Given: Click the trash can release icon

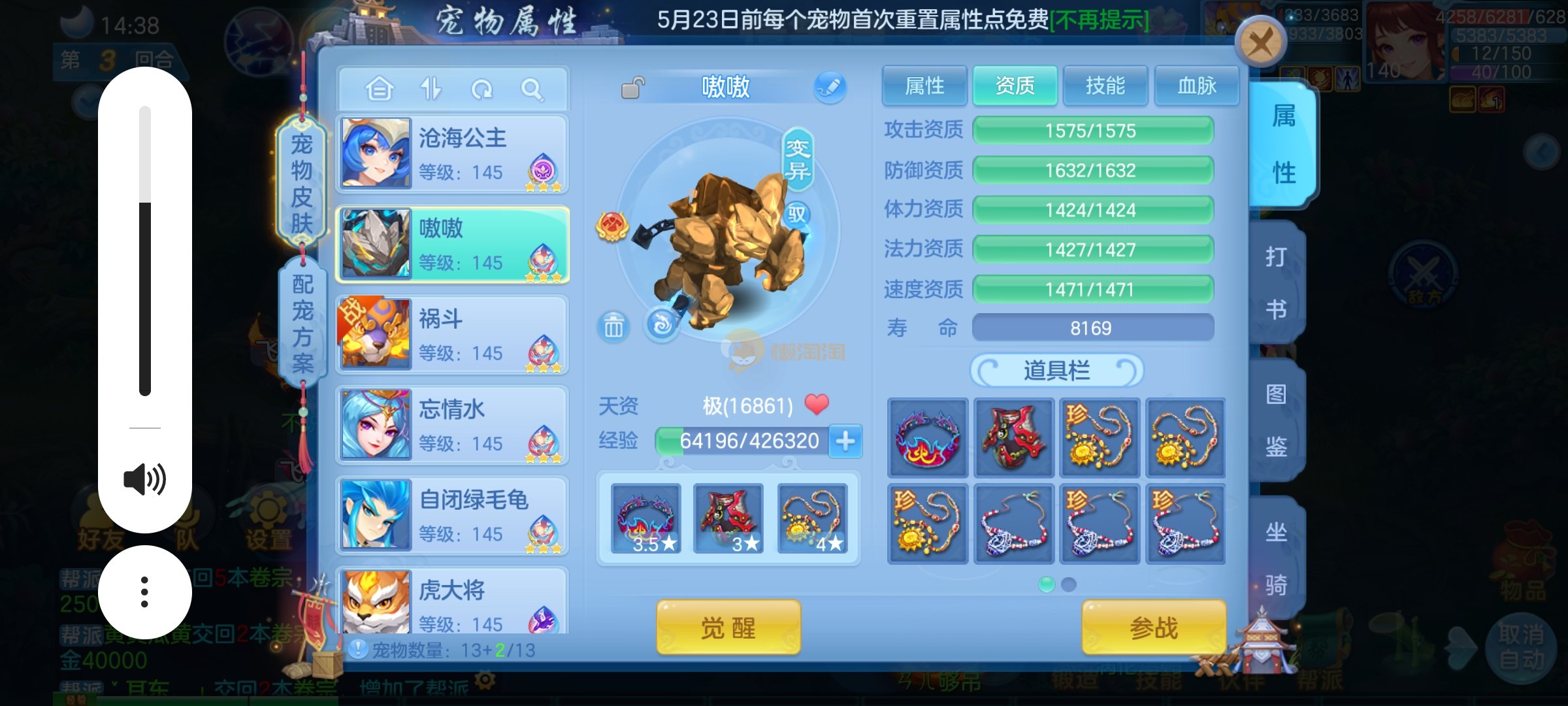Looking at the screenshot, I should (613, 326).
